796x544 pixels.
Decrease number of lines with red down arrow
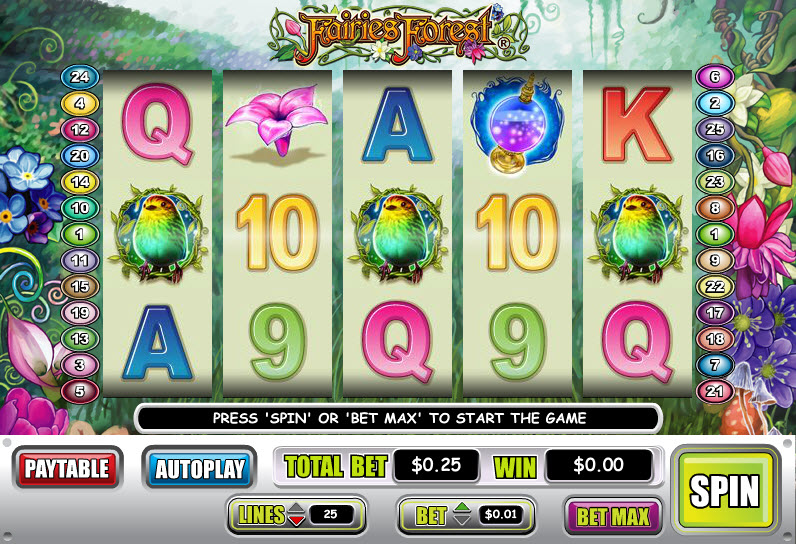coord(297,521)
